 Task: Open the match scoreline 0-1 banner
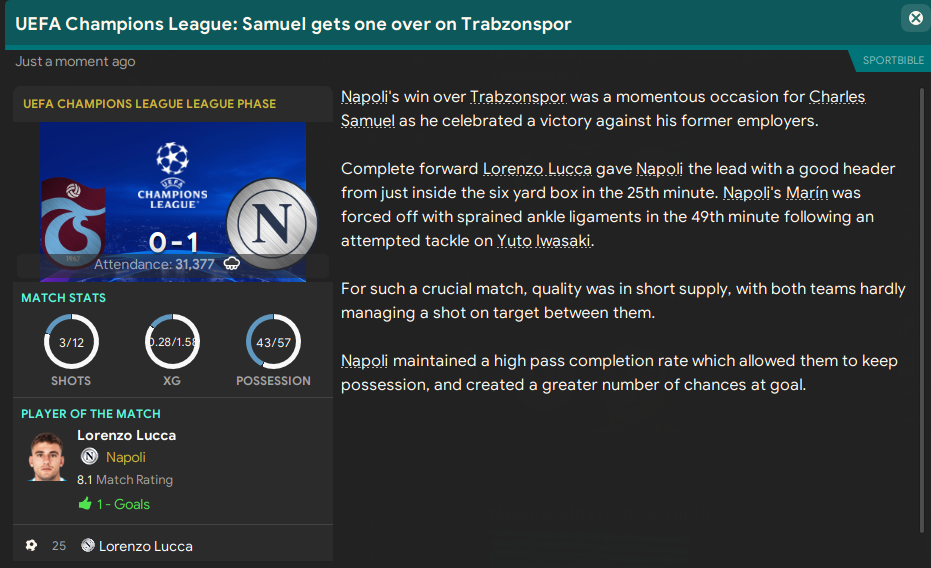[172, 242]
